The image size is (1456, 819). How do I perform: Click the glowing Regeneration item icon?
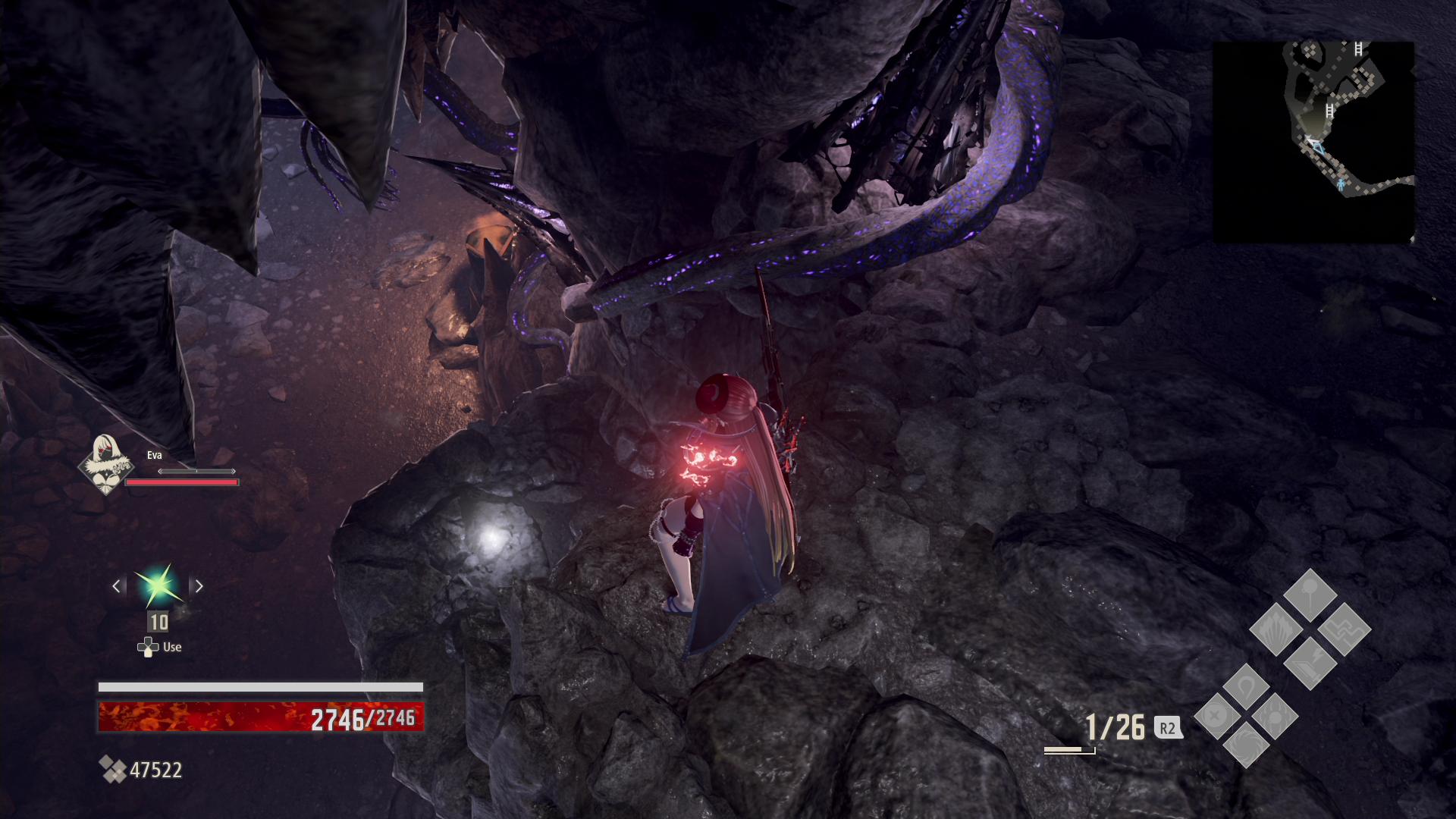[x=157, y=585]
